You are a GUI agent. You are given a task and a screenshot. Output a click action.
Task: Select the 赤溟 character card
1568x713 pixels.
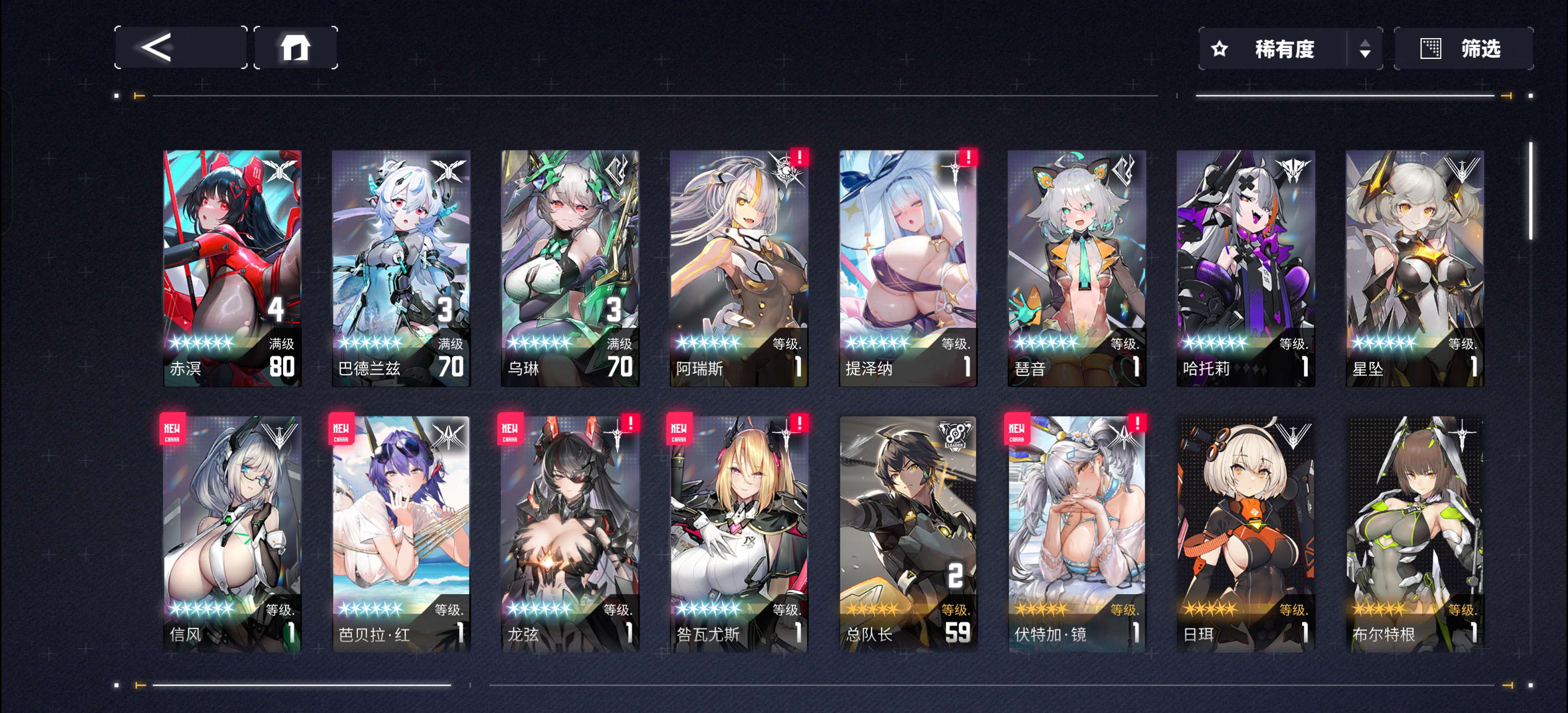point(232,268)
